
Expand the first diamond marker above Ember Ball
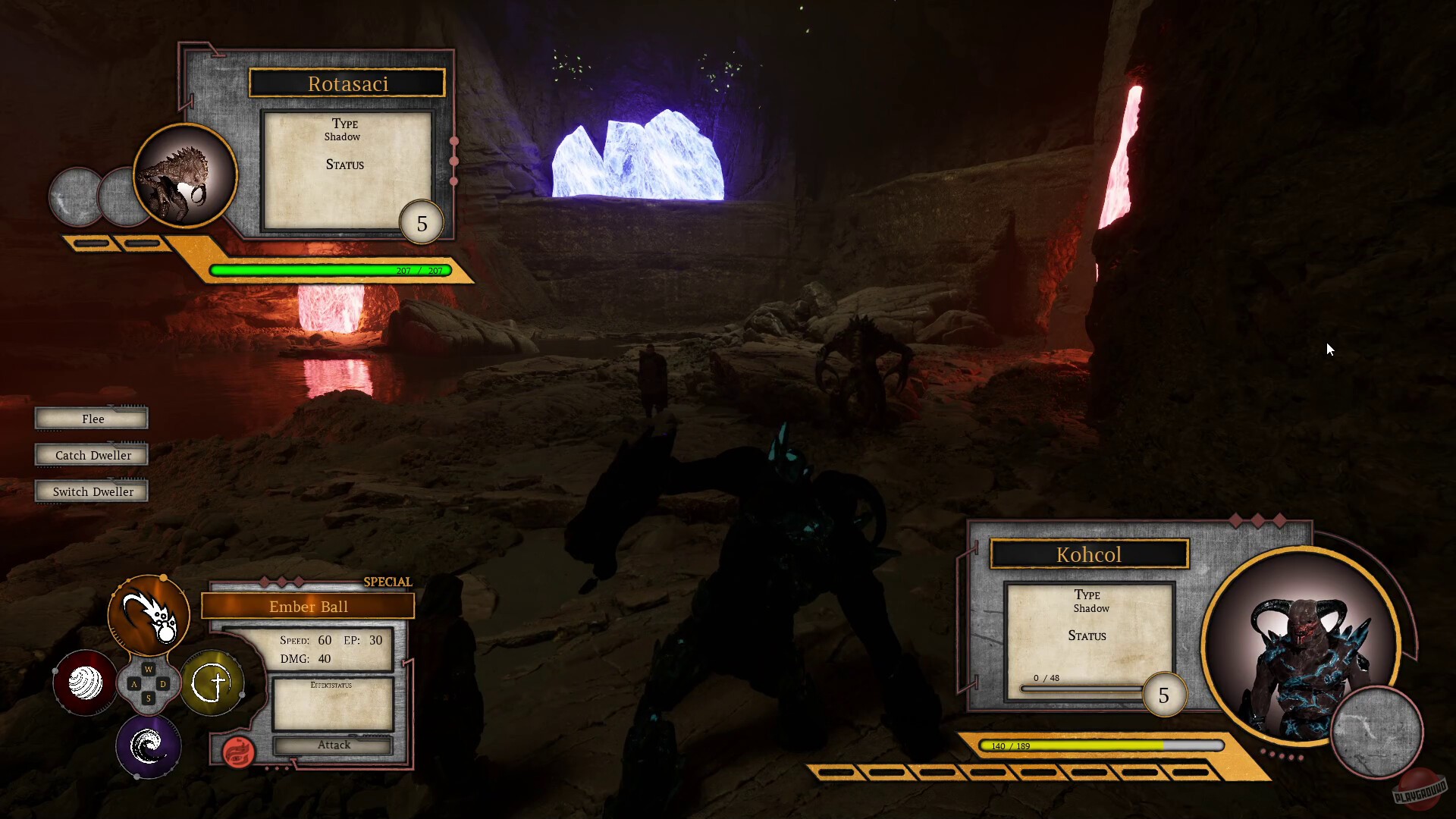[x=266, y=582]
